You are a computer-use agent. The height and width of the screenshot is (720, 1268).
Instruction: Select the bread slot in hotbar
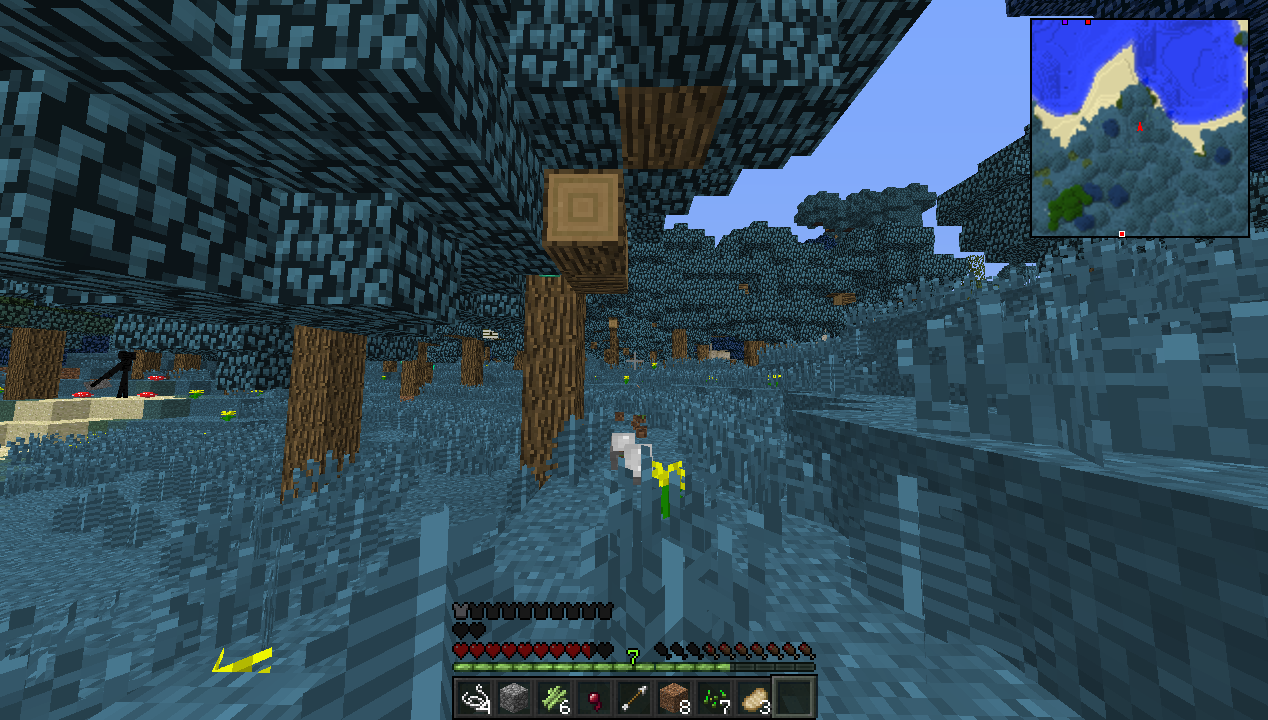(x=755, y=696)
